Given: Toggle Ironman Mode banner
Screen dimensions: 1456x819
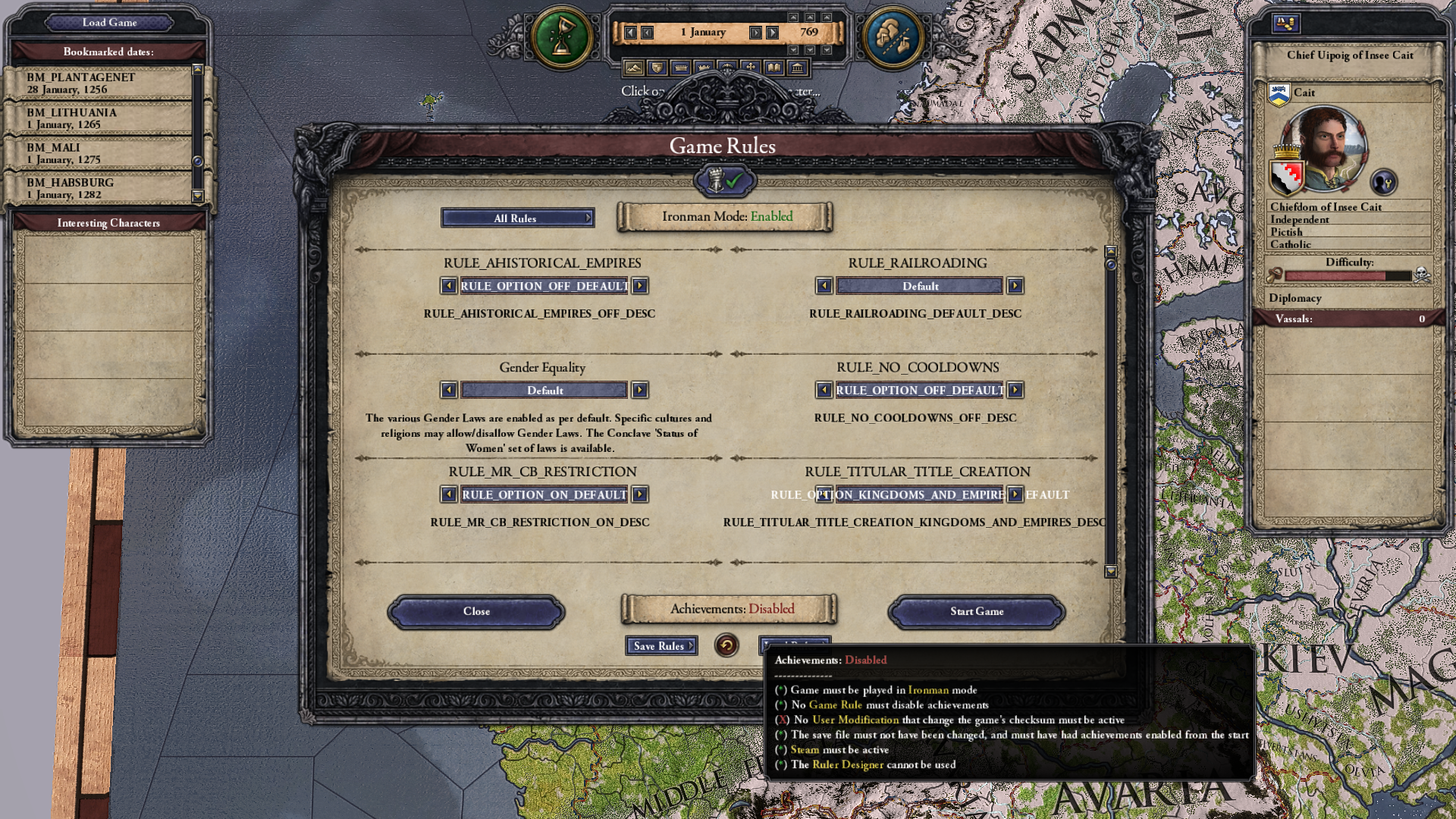Looking at the screenshot, I should [x=725, y=217].
